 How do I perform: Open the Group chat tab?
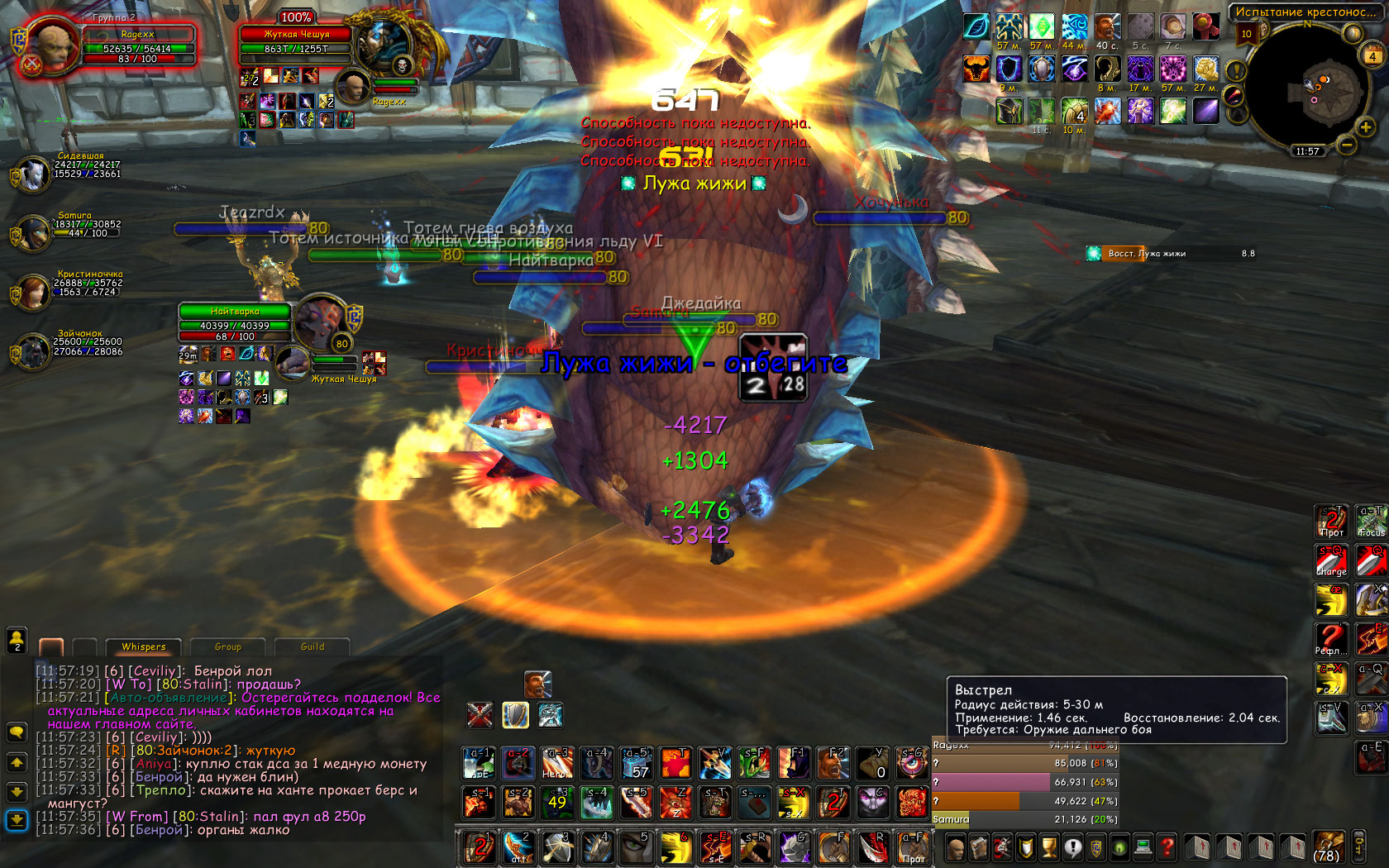point(227,646)
